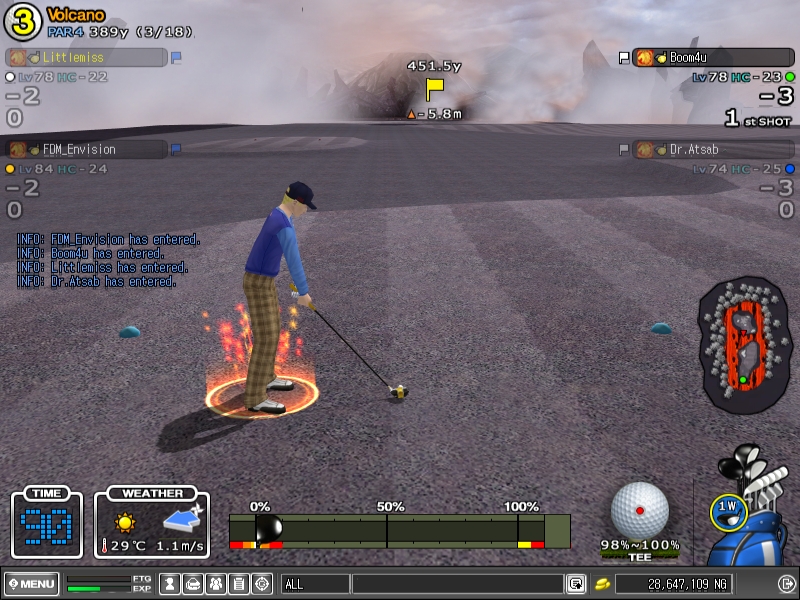Open the clipboard list icon

[x=238, y=584]
